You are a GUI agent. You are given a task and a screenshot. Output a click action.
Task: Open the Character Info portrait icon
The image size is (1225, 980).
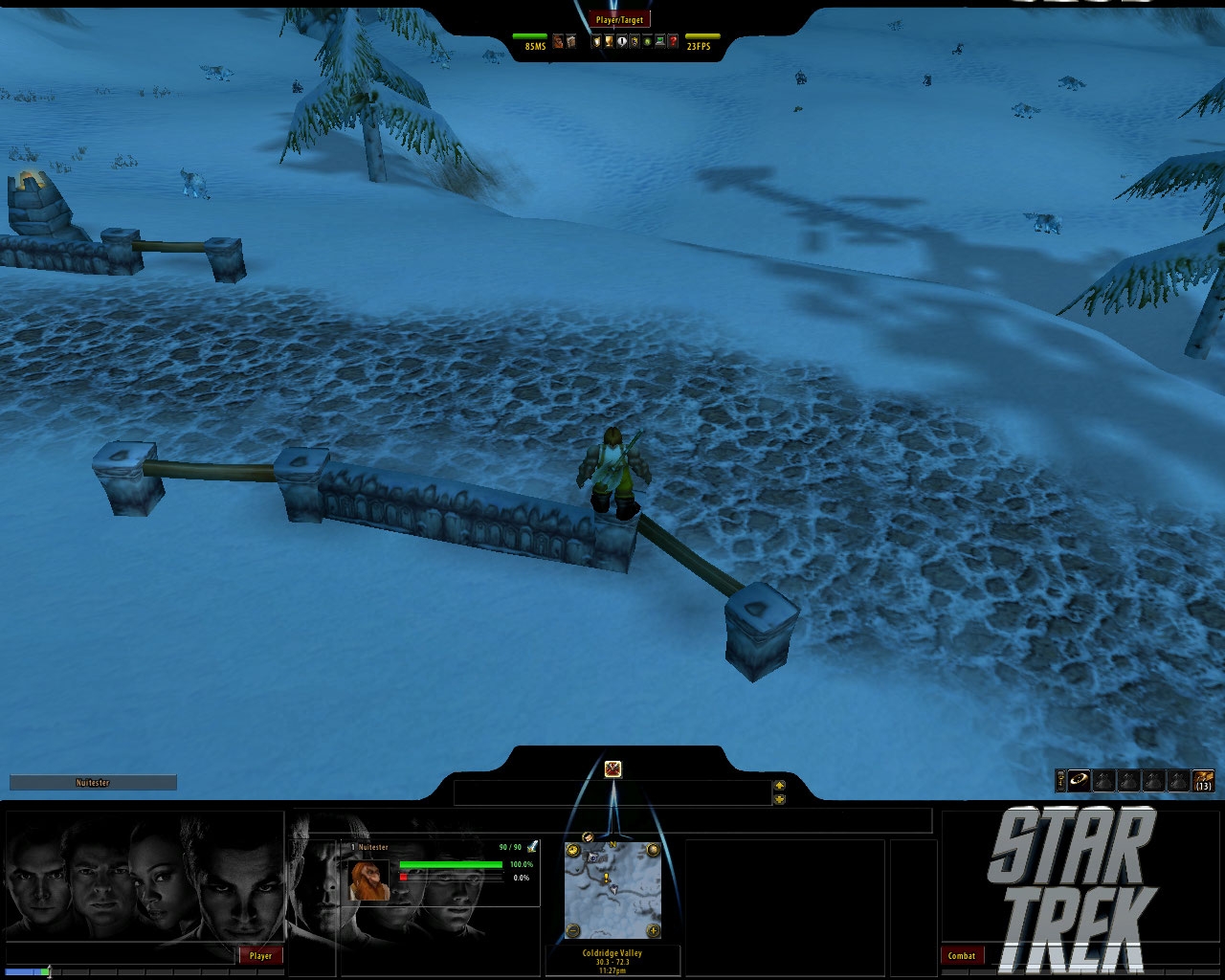tap(557, 41)
